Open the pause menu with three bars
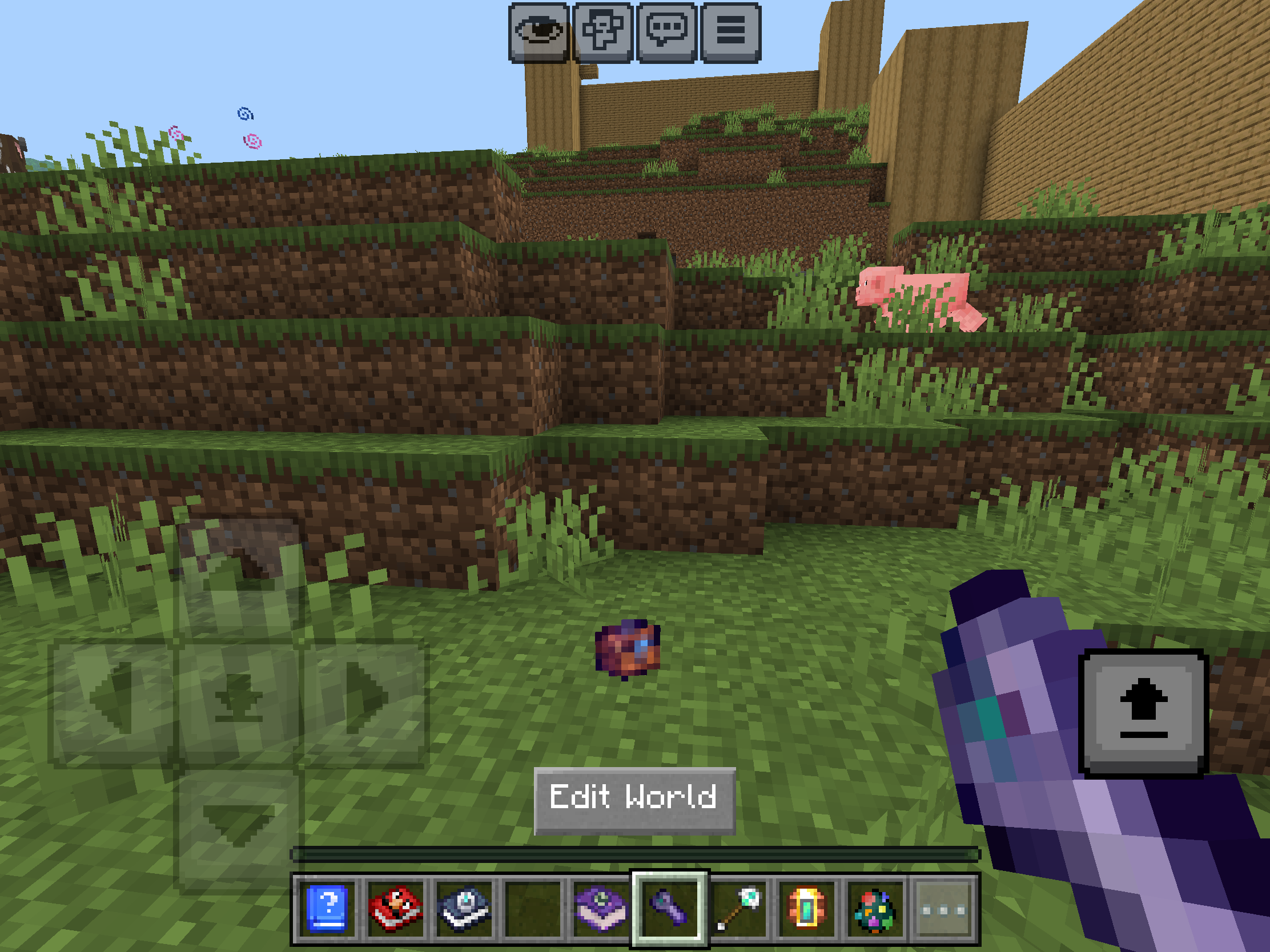 coord(731,32)
